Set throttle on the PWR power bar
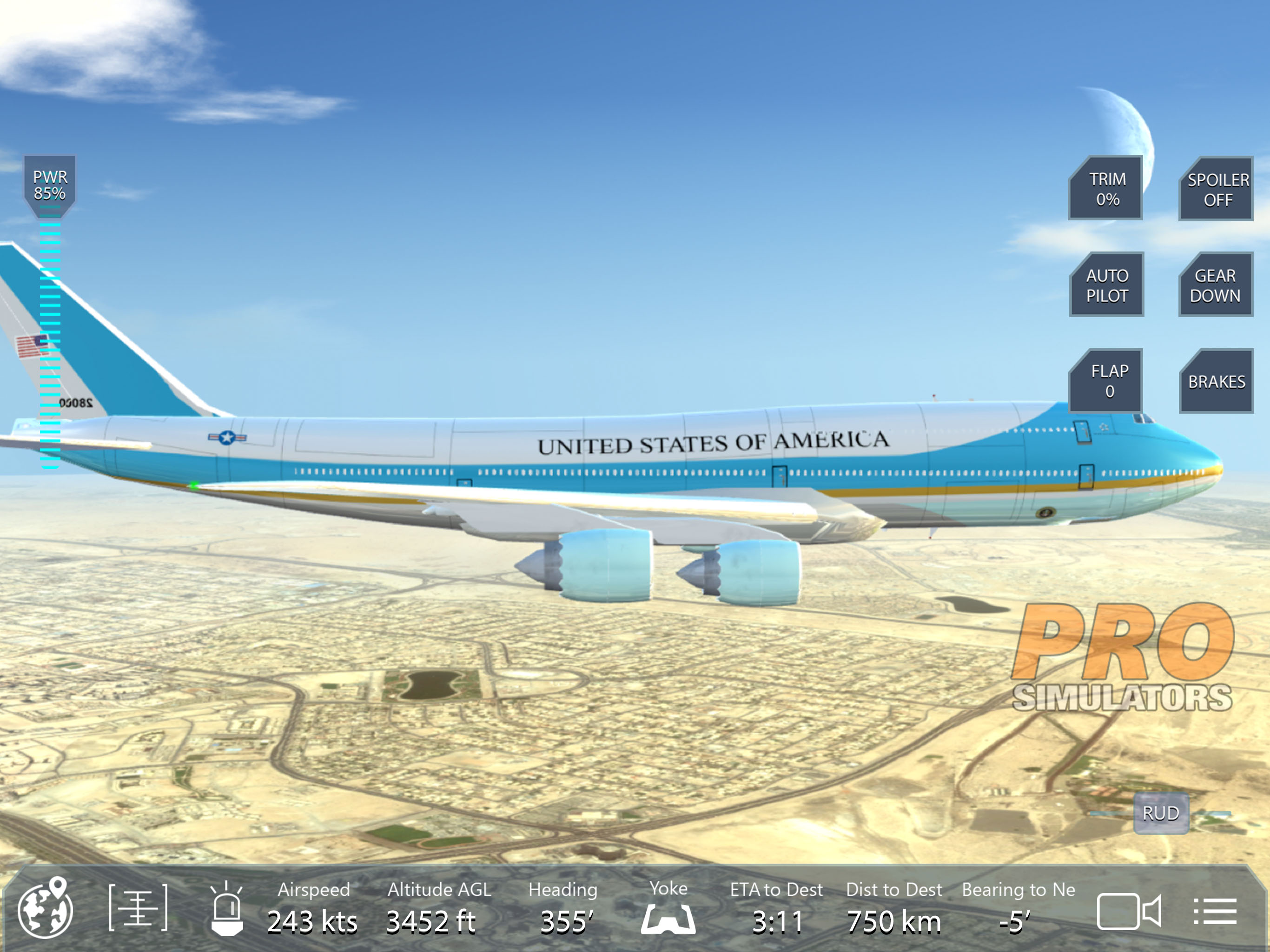 pos(50,344)
